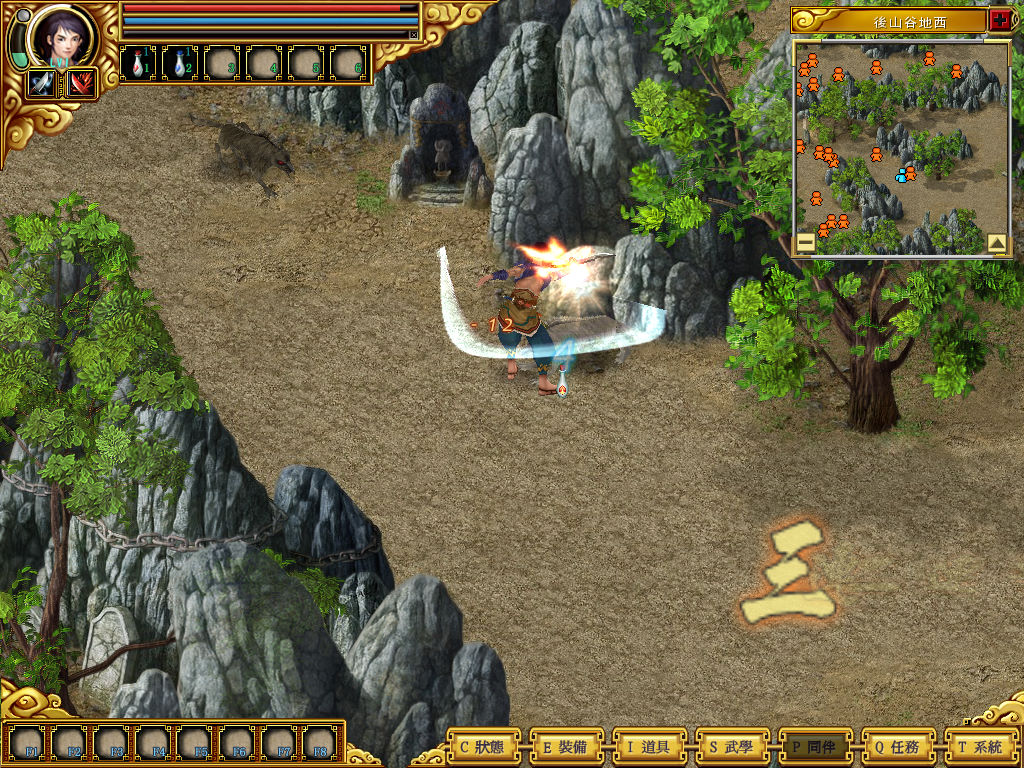The height and width of the screenshot is (768, 1024).
Task: Open the 裝備 equipment window
Action: pos(566,746)
